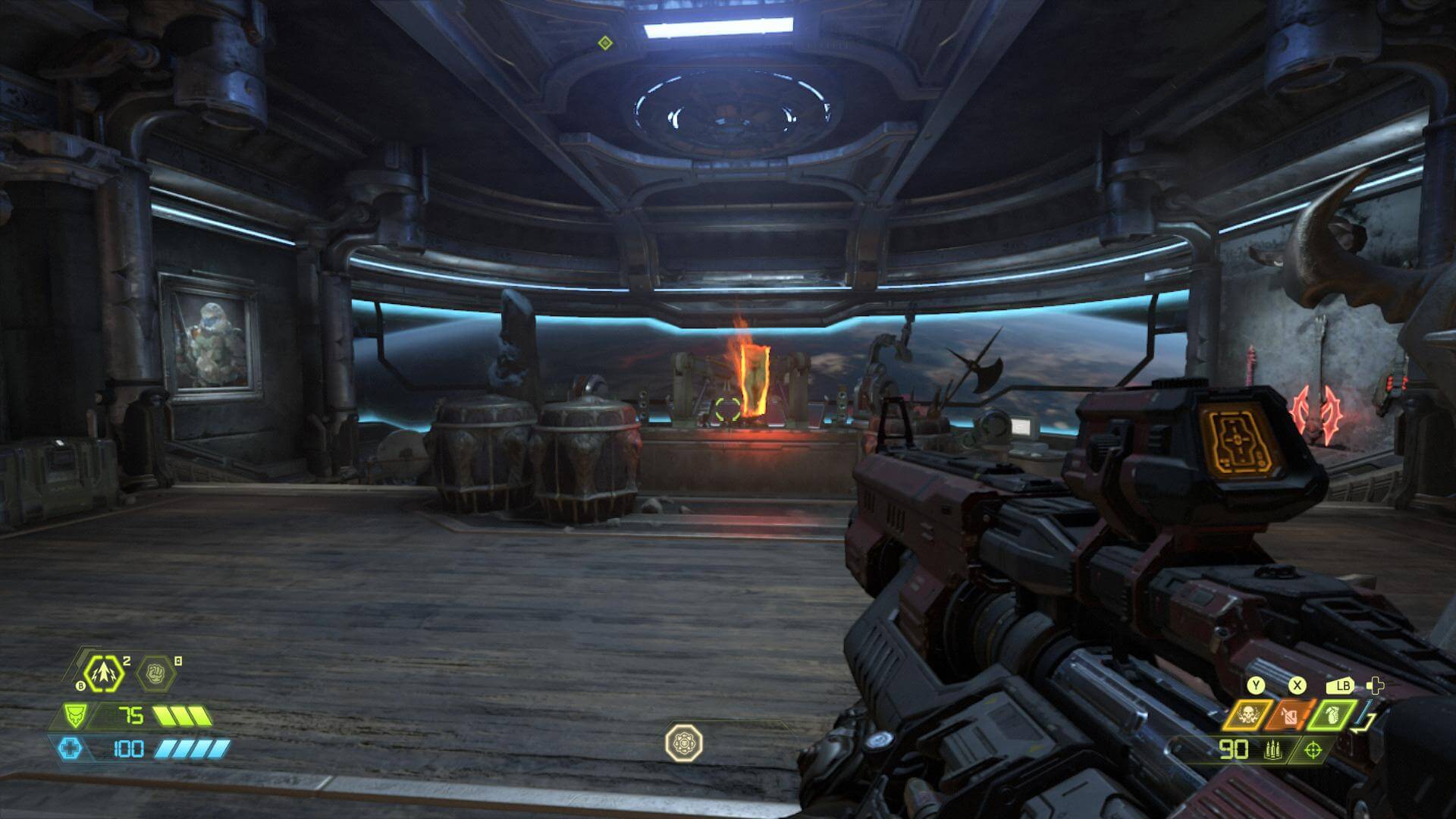Click the green armor shield icon
This screenshot has height=819, width=1456.
point(74,715)
